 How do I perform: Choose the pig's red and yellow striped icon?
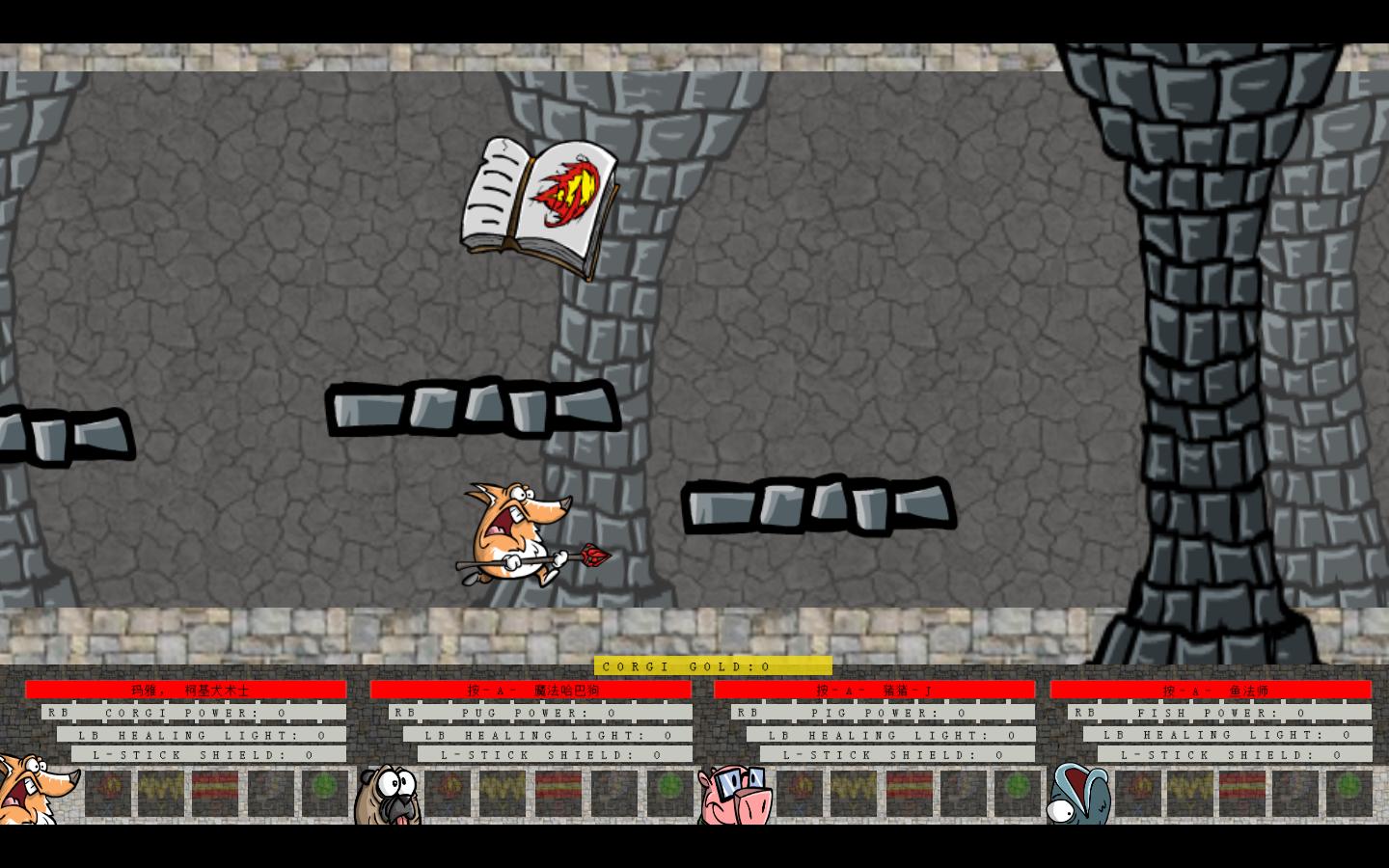coord(909,793)
